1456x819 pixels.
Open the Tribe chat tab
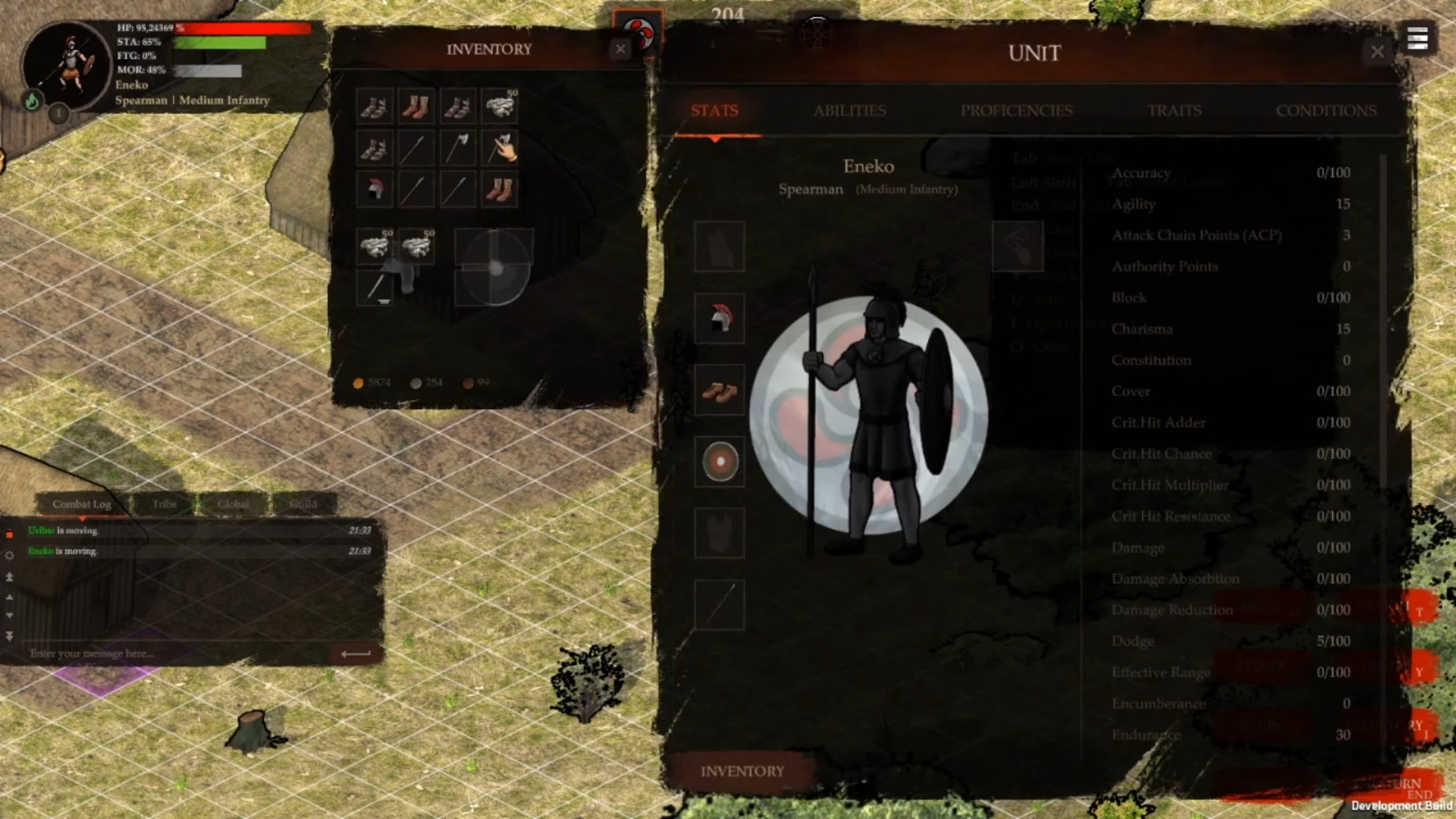click(x=164, y=504)
